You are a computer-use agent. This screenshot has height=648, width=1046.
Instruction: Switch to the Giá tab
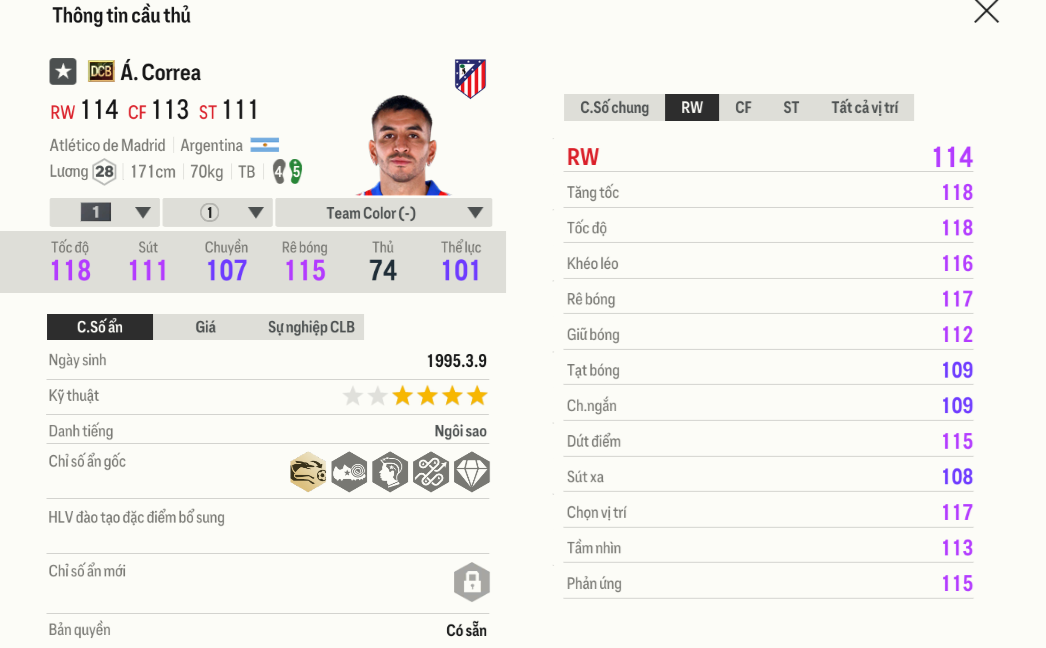click(x=205, y=327)
